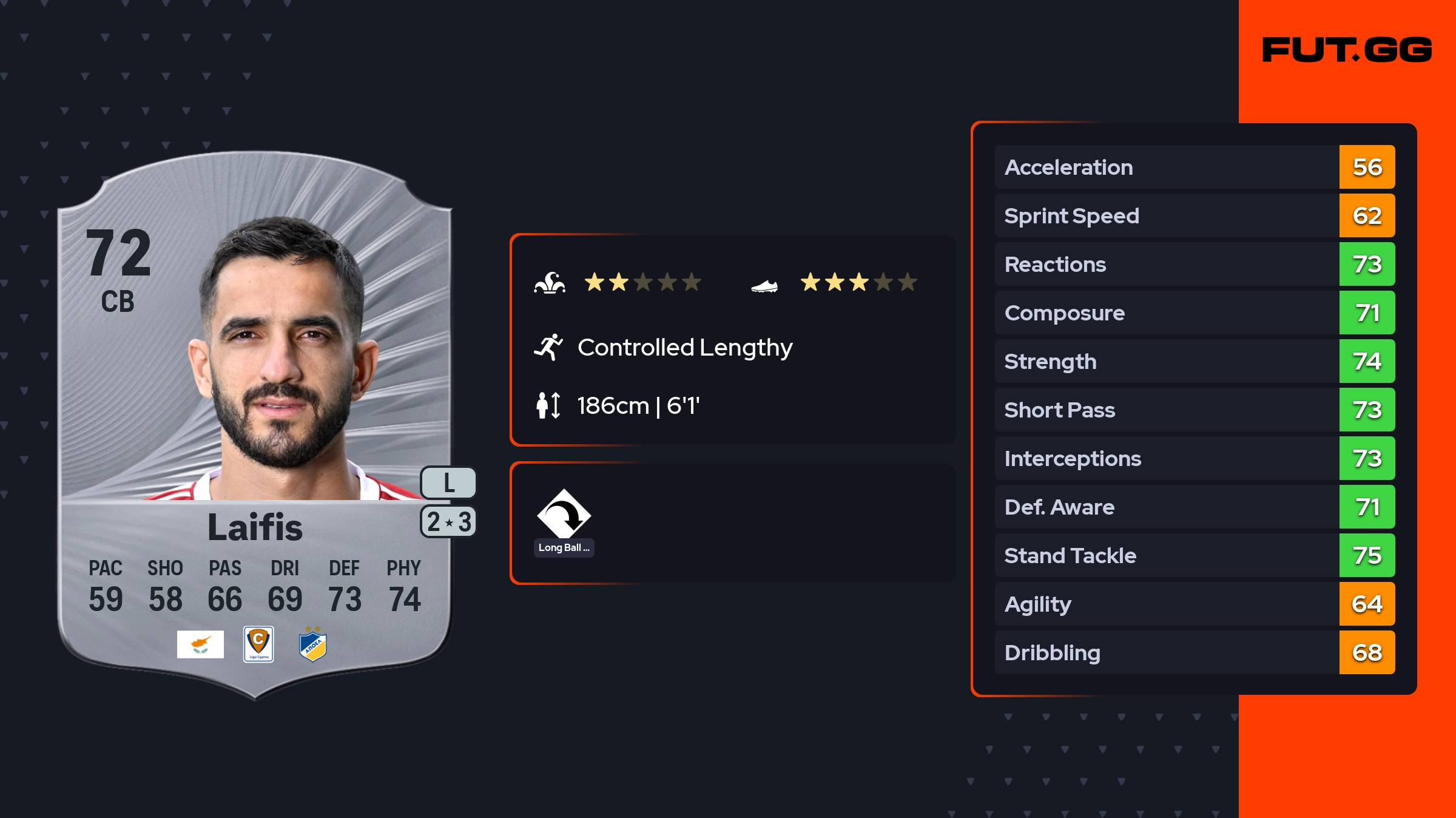Select the Composure stat row
This screenshot has width=1456, height=818.
point(1194,313)
